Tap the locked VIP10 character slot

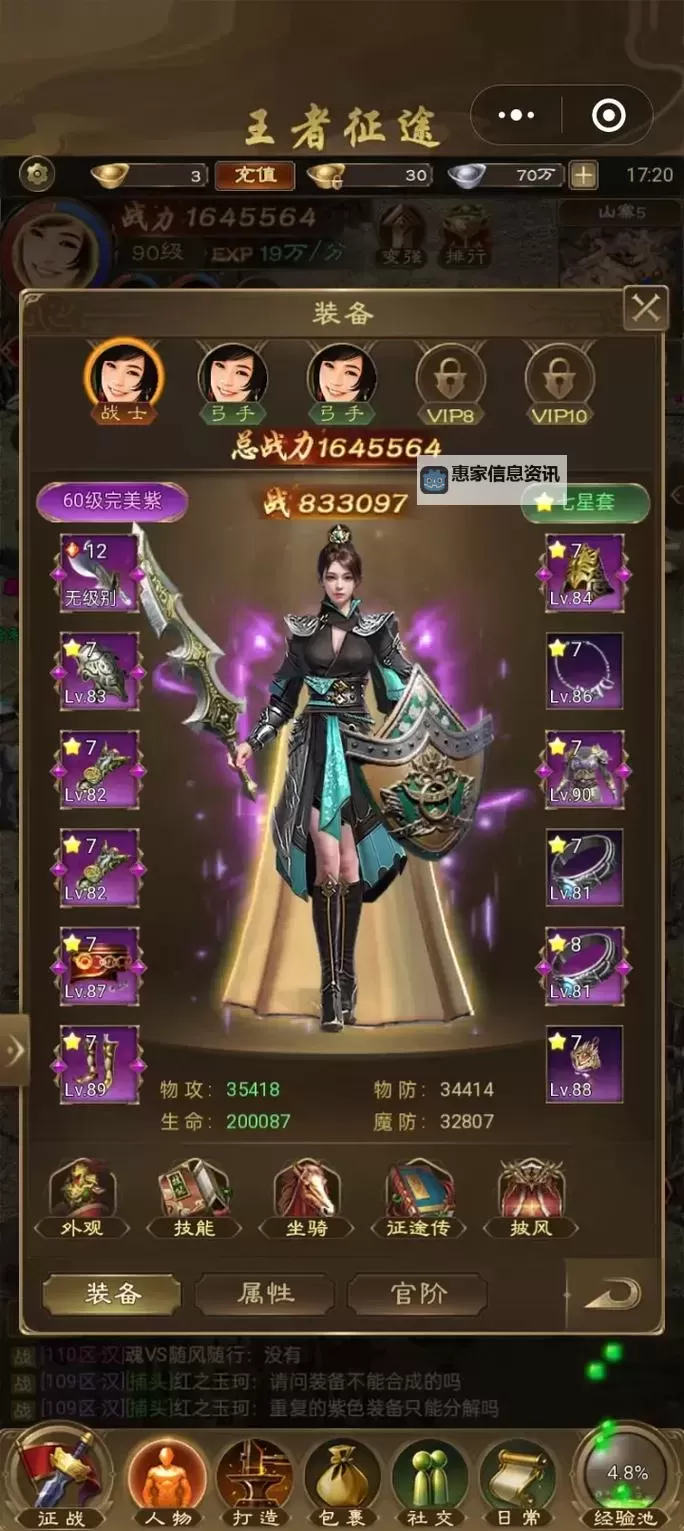(559, 380)
